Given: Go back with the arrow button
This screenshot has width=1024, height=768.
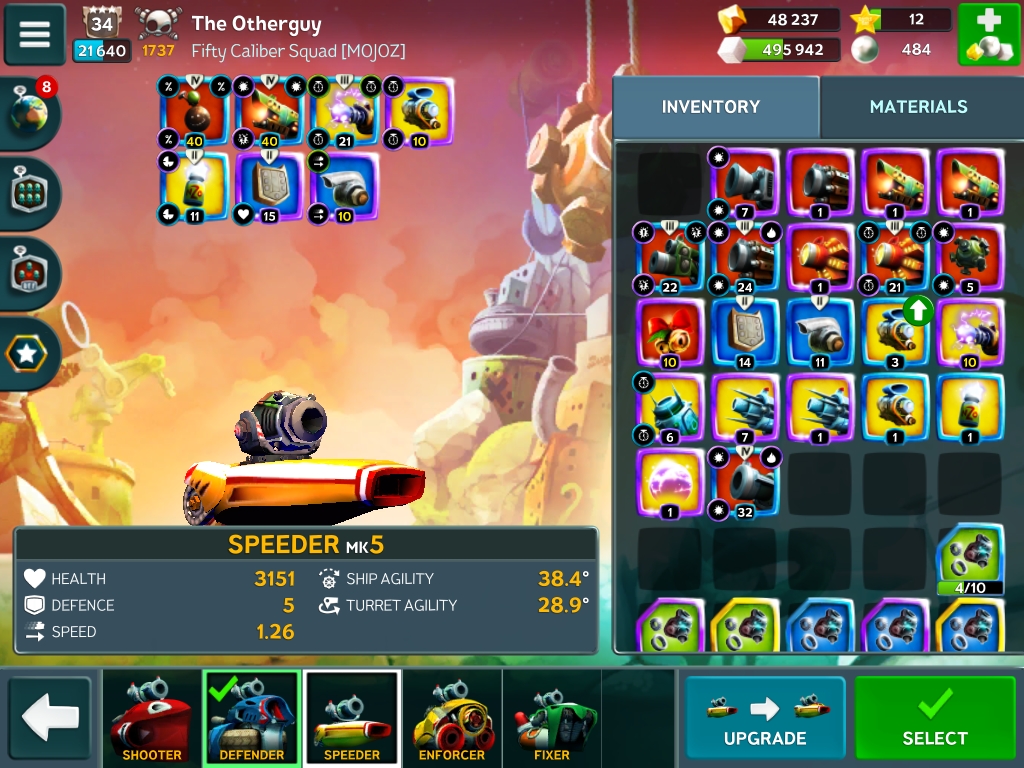Looking at the screenshot, I should pyautogui.click(x=50, y=717).
